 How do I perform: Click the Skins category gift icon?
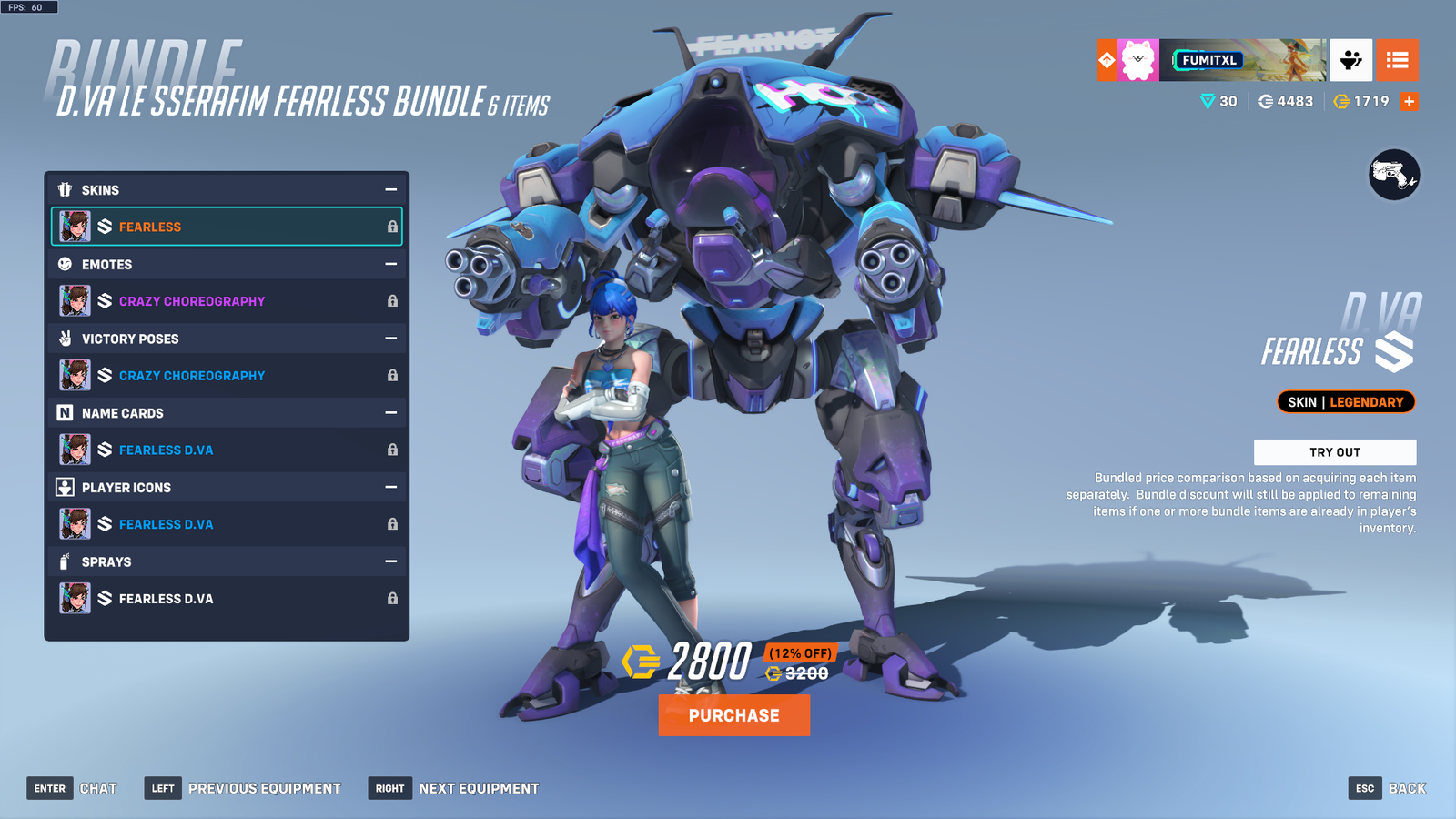pyautogui.click(x=64, y=189)
